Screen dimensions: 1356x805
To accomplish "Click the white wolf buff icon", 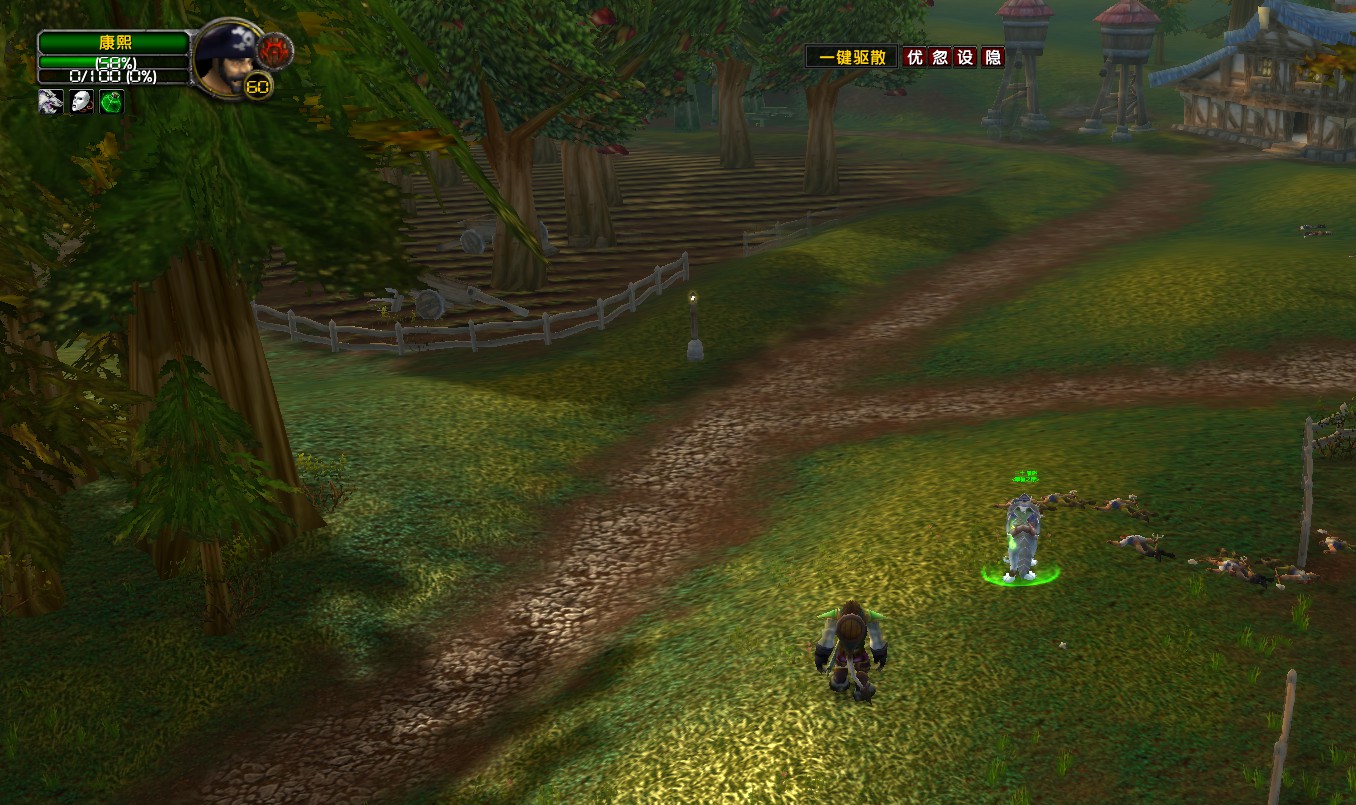I will pyautogui.click(x=51, y=101).
